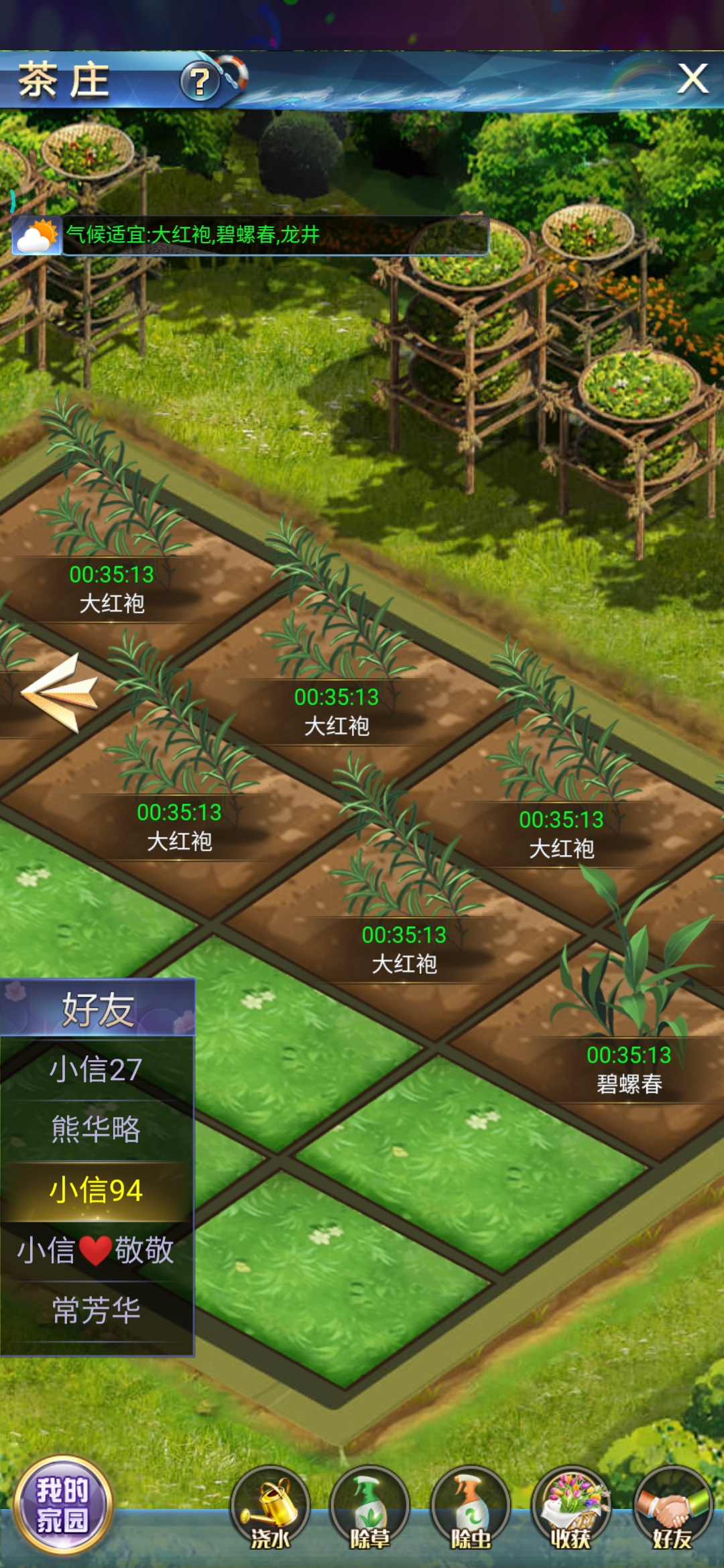Return to 我的家园 (My Home)
Viewport: 724px width, 1568px height.
[63, 1504]
